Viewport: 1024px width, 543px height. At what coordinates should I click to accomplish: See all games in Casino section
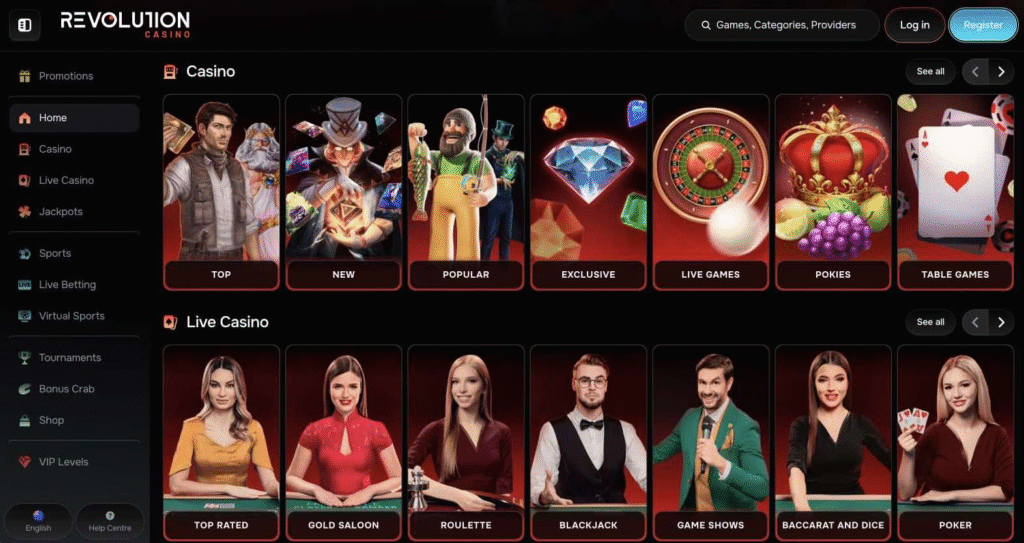(930, 71)
